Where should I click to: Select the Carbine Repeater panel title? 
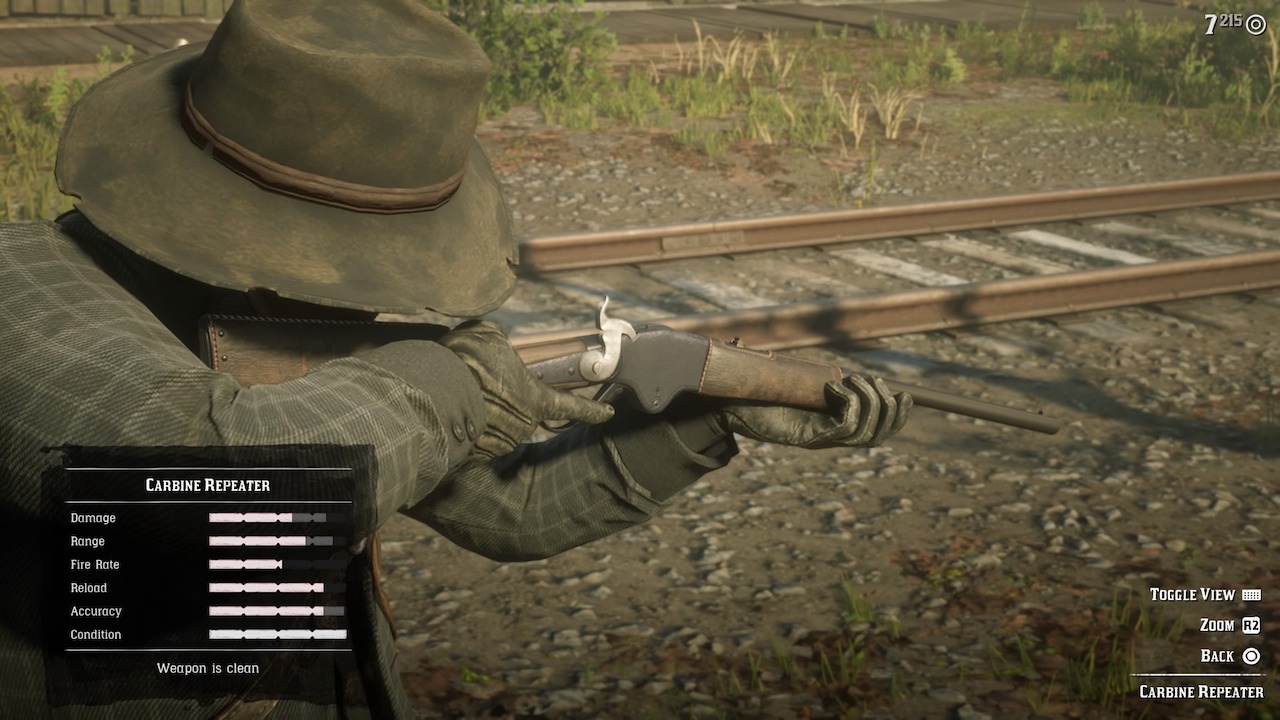(x=208, y=485)
